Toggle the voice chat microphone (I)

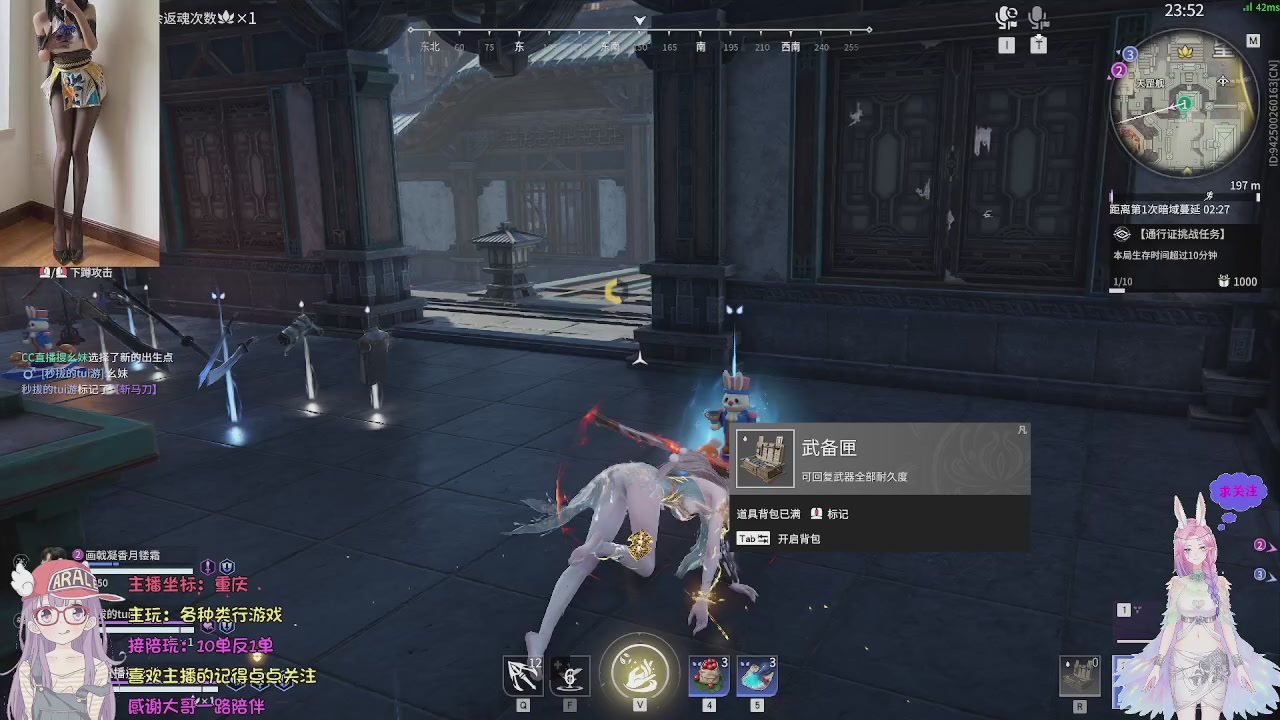[1007, 18]
